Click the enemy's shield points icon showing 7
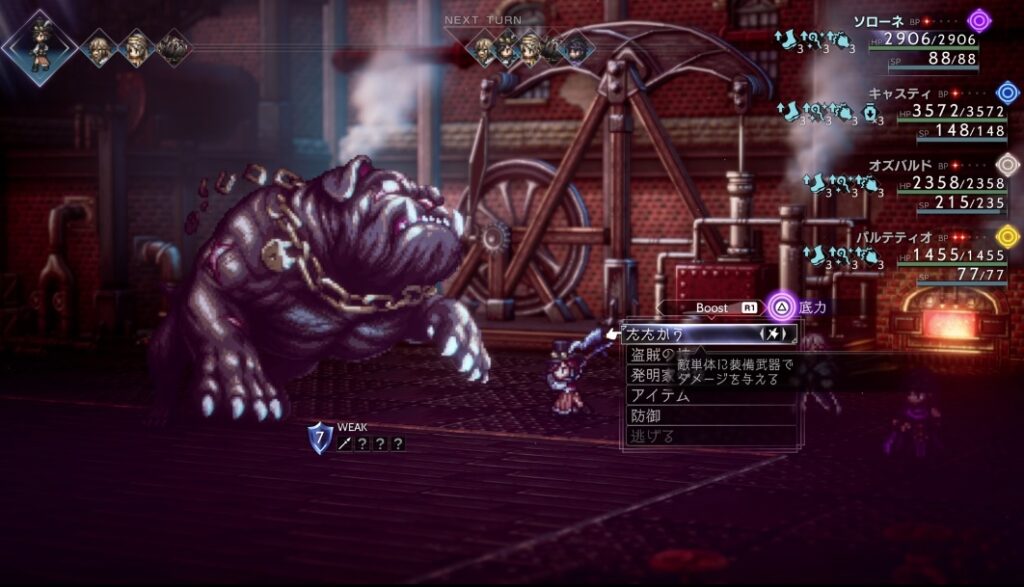 (319, 437)
